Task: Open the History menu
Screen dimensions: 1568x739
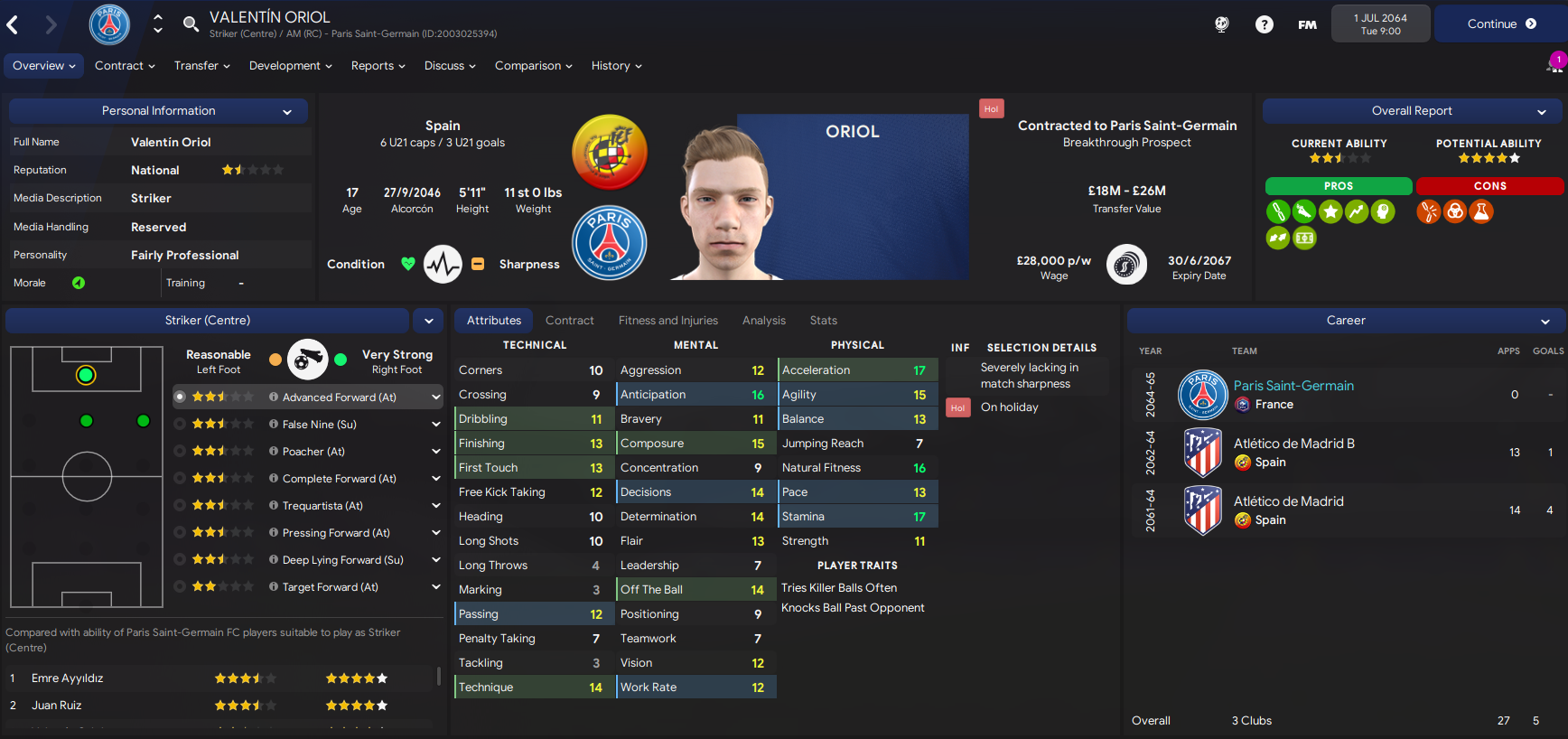Action: pyautogui.click(x=616, y=66)
